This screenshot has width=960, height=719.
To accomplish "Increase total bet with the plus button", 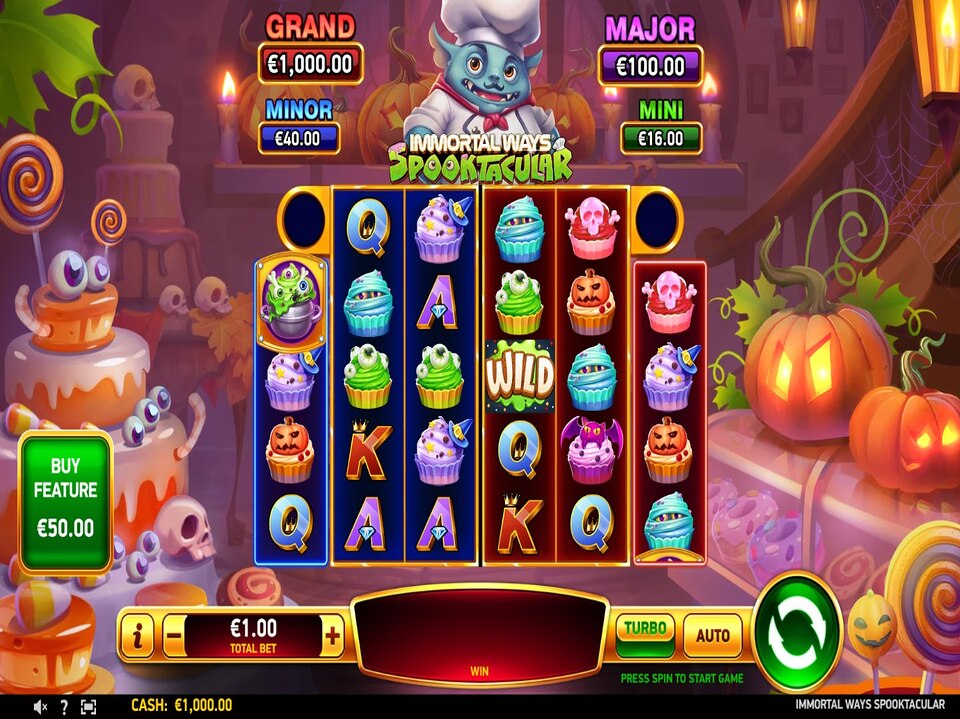I will point(333,635).
